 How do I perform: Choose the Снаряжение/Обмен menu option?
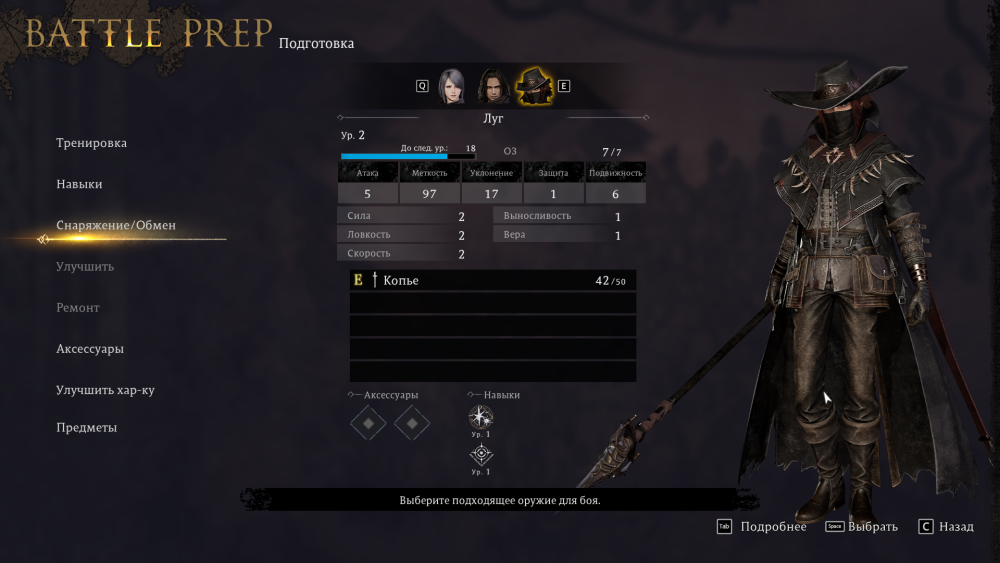[x=116, y=226]
